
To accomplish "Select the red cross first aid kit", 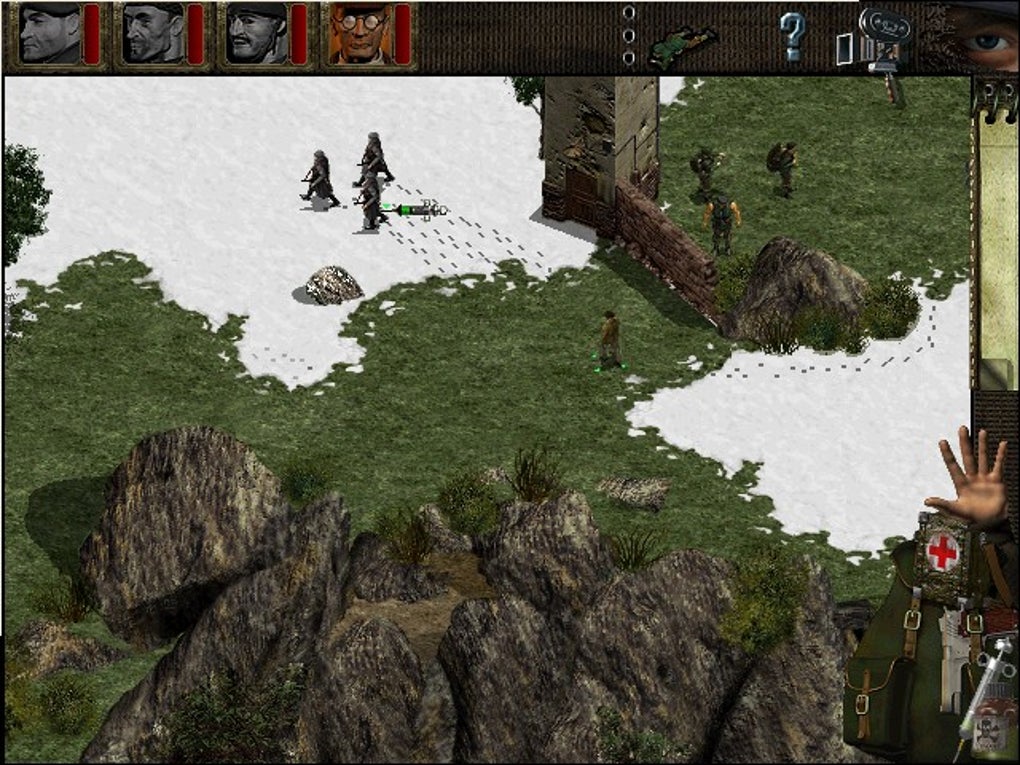I will click(941, 550).
